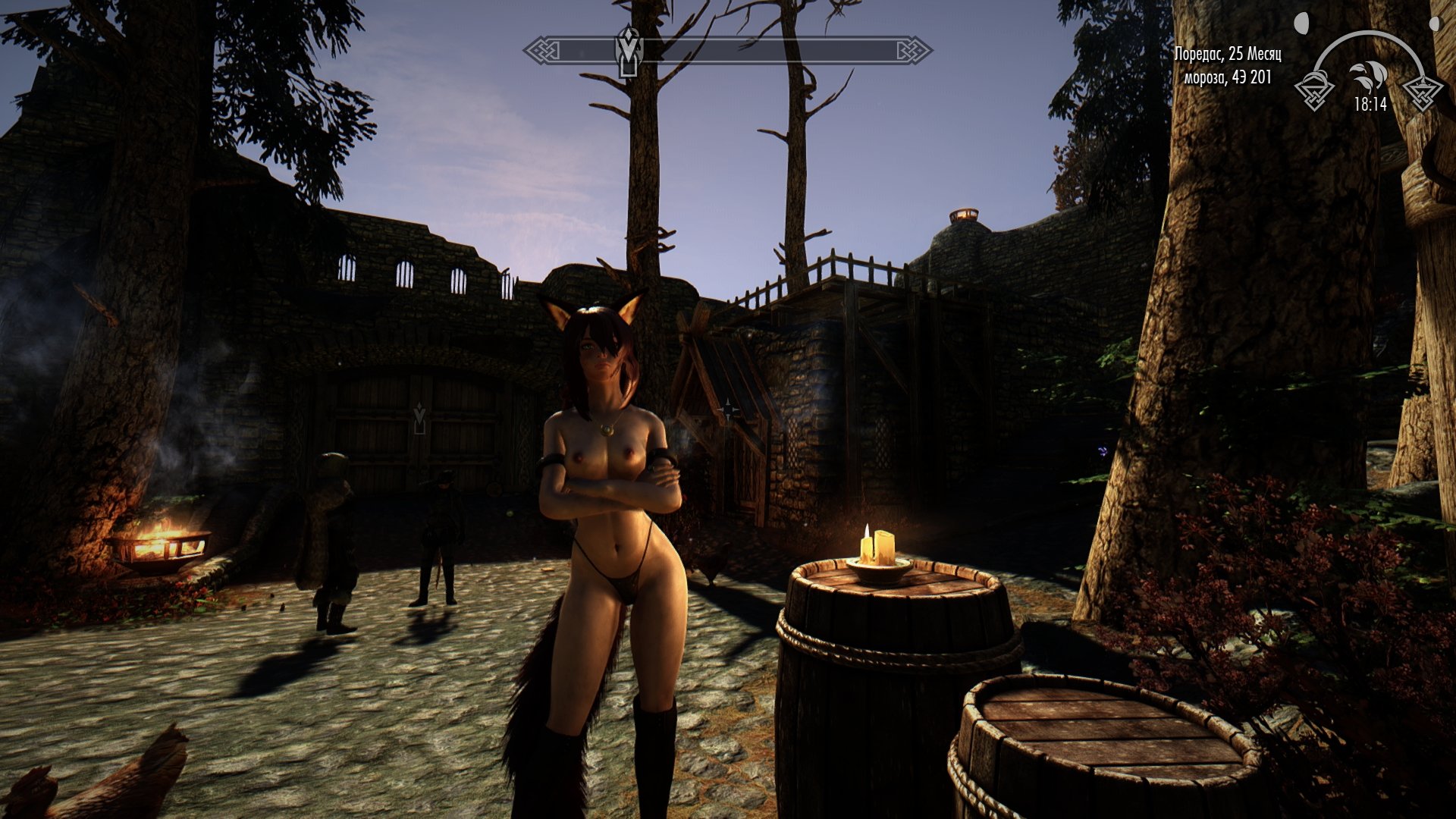Select the floating quest marker on the gate
Screen dimensions: 1456x819
click(x=419, y=419)
